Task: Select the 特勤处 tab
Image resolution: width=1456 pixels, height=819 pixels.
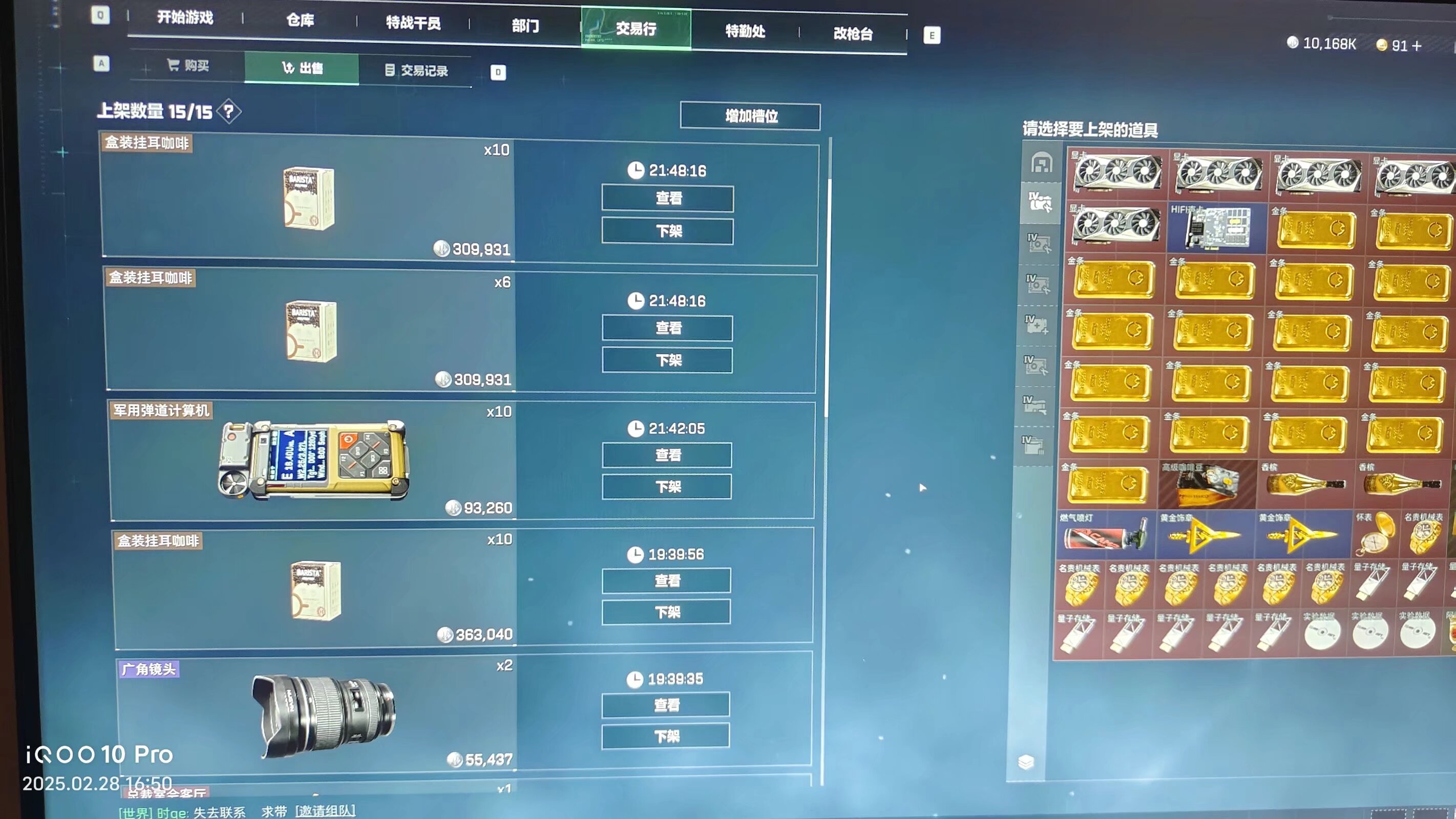Action: [745, 31]
